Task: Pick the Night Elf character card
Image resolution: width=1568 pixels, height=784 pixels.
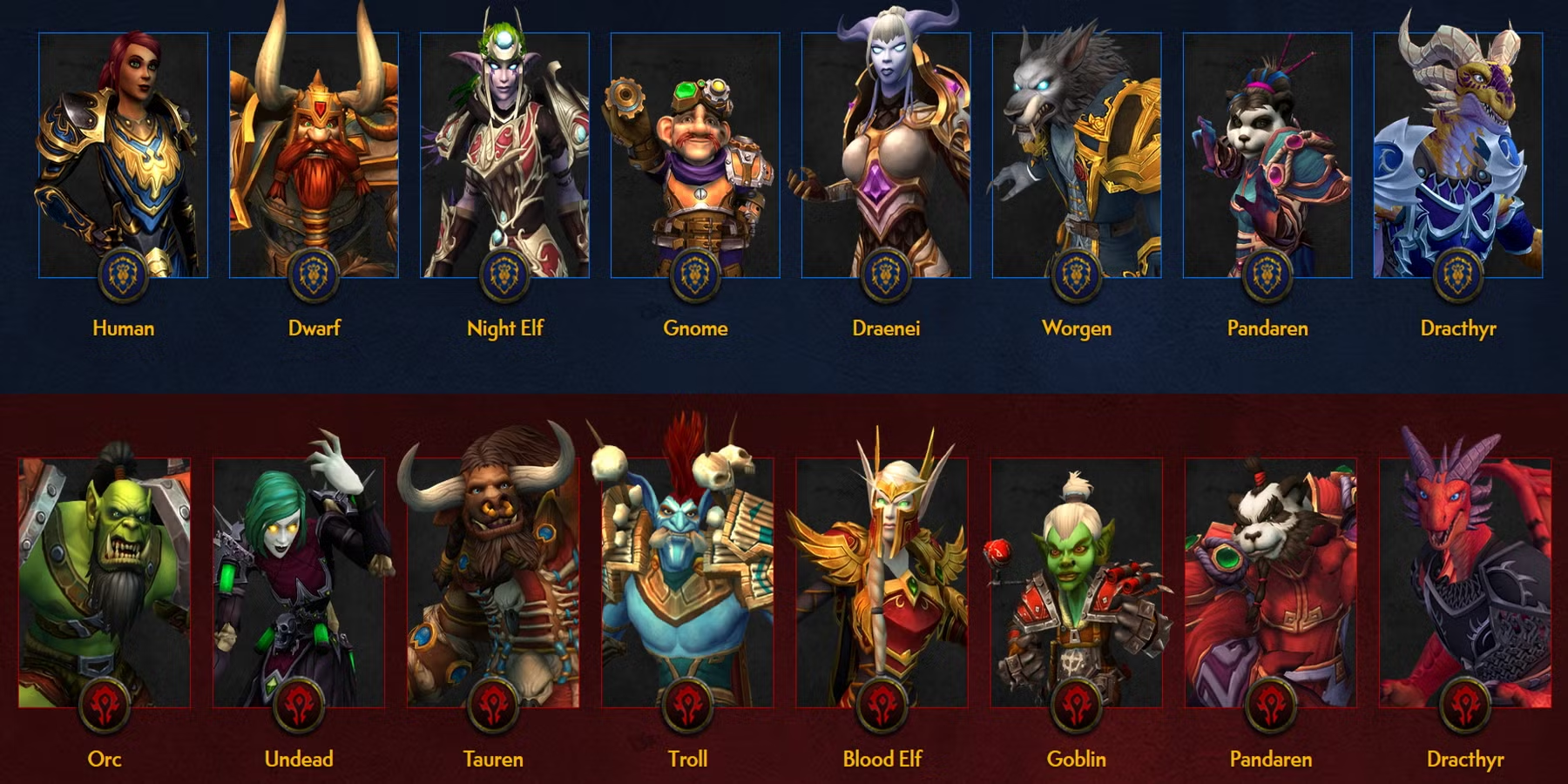Action: [504, 157]
